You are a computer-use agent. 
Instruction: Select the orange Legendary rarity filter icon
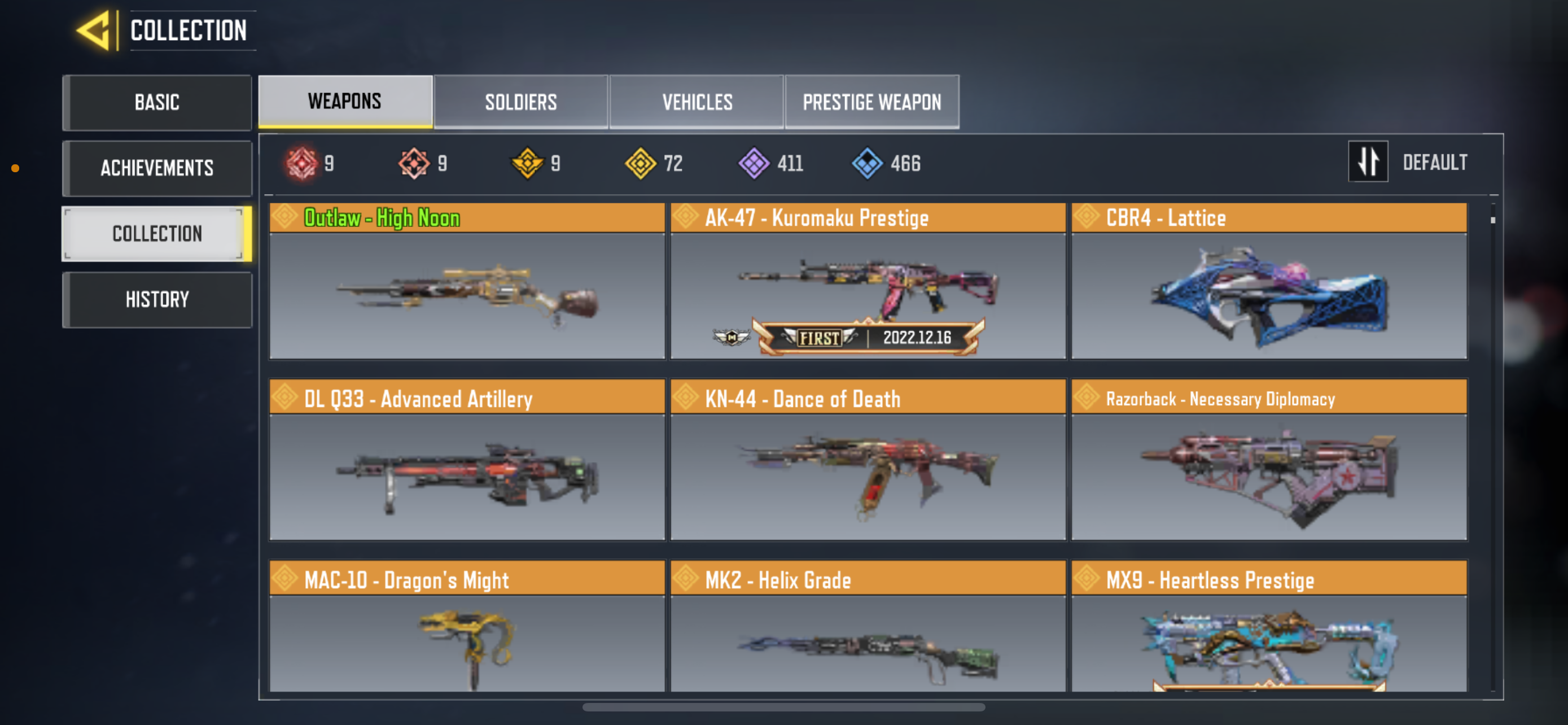click(414, 163)
